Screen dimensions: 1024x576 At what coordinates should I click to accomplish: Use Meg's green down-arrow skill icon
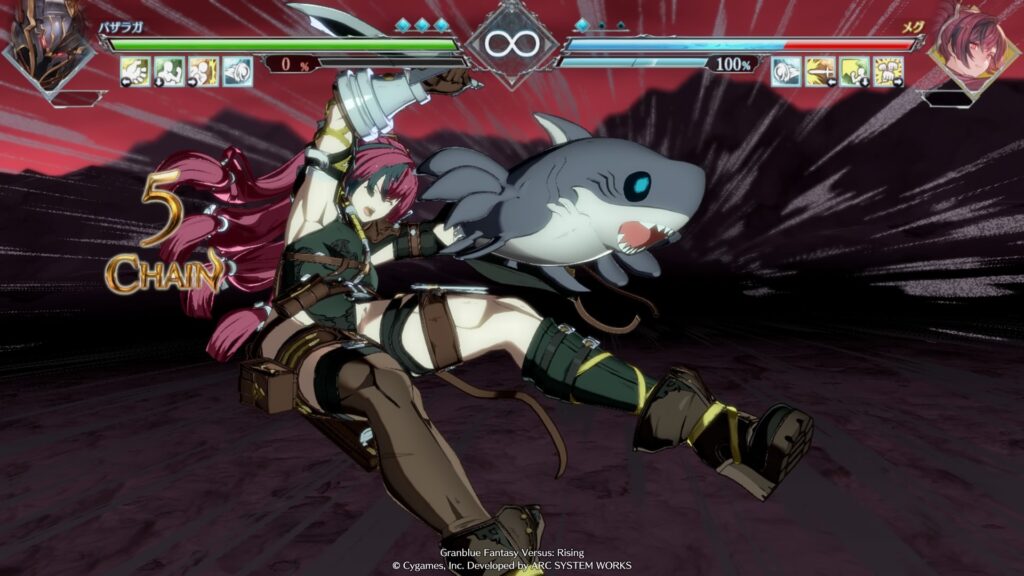pos(854,71)
